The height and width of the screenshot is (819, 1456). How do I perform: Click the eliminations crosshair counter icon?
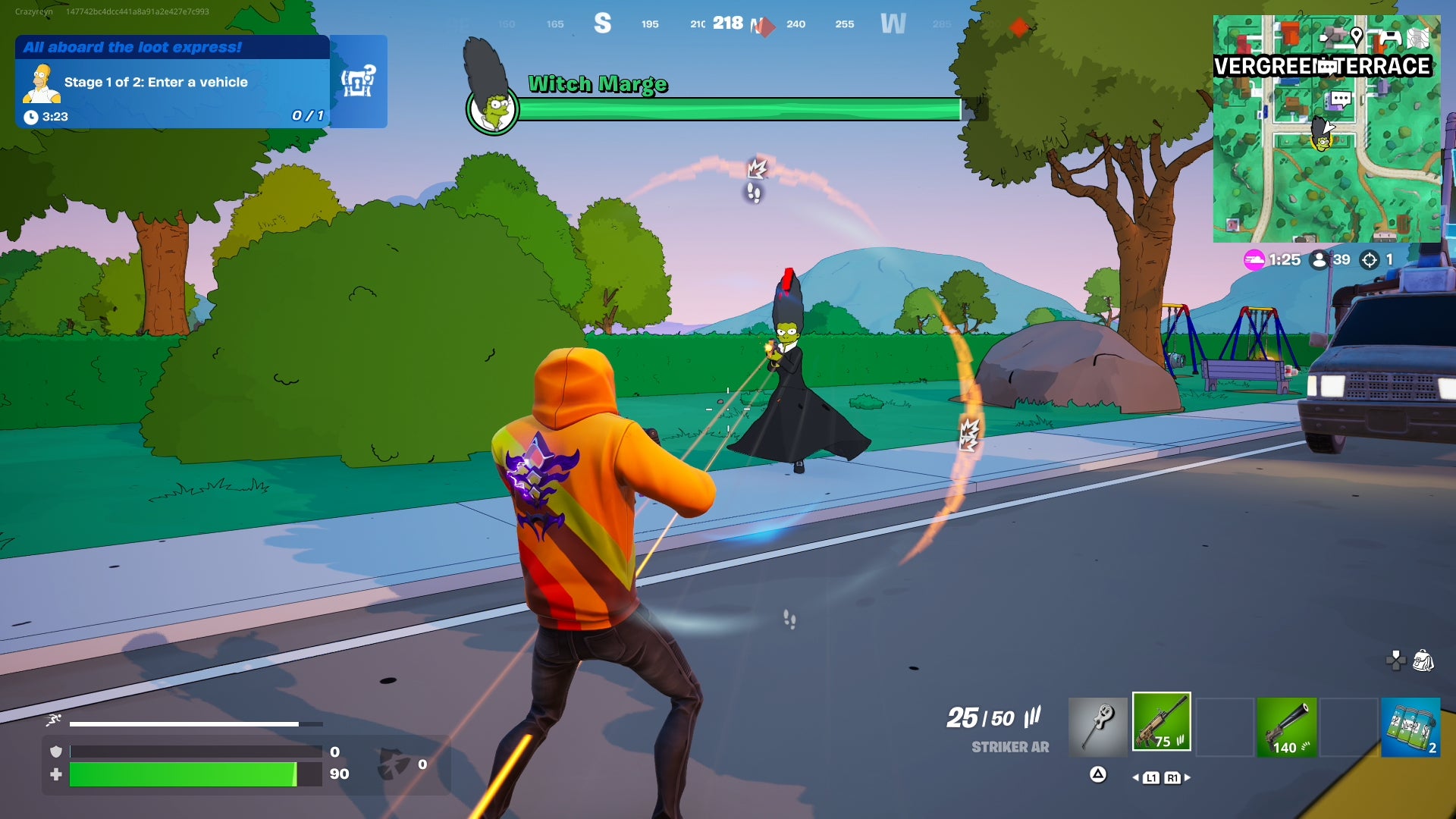[x=1368, y=259]
